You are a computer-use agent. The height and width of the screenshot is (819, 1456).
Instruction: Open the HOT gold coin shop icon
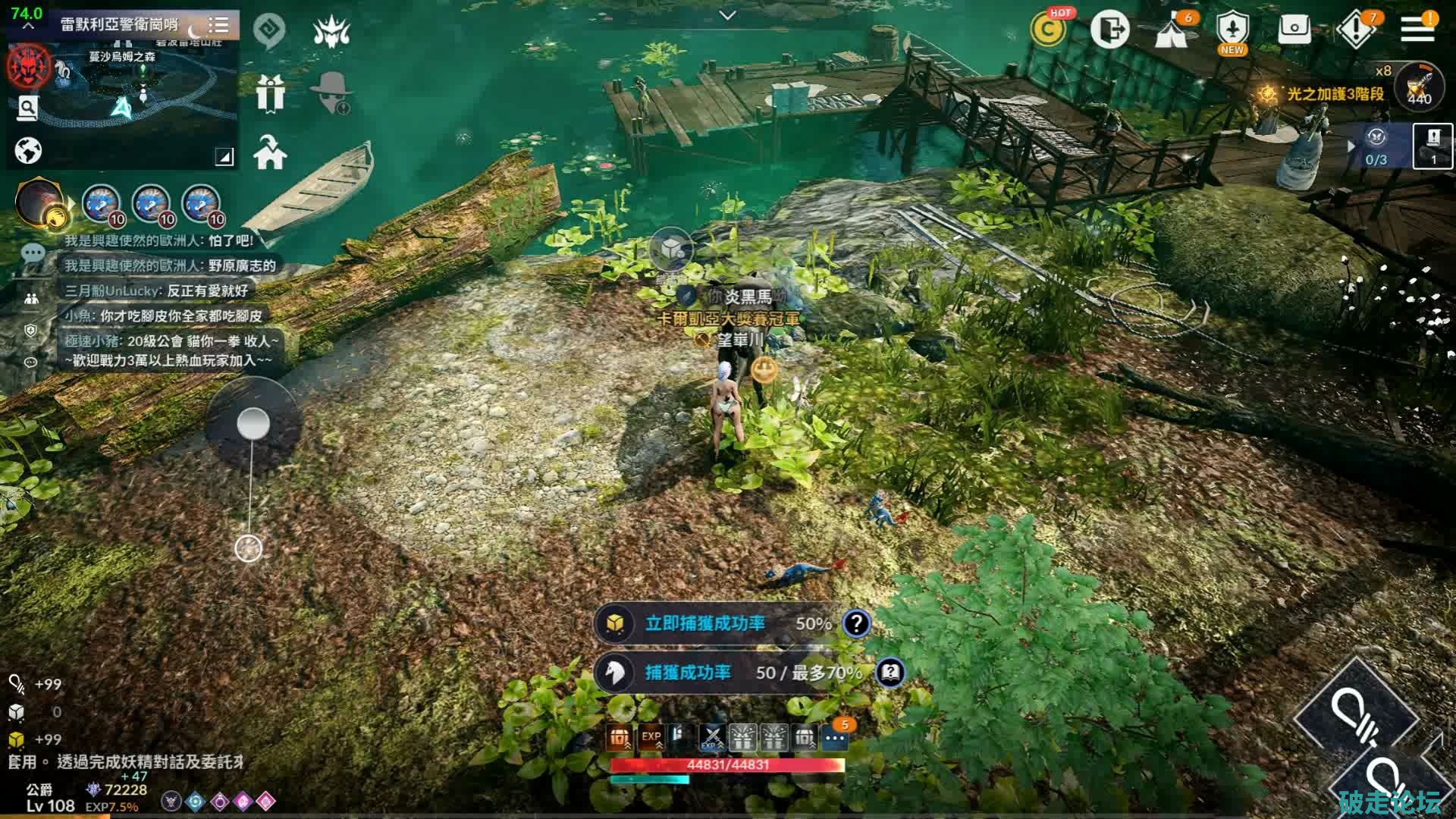(x=1049, y=30)
